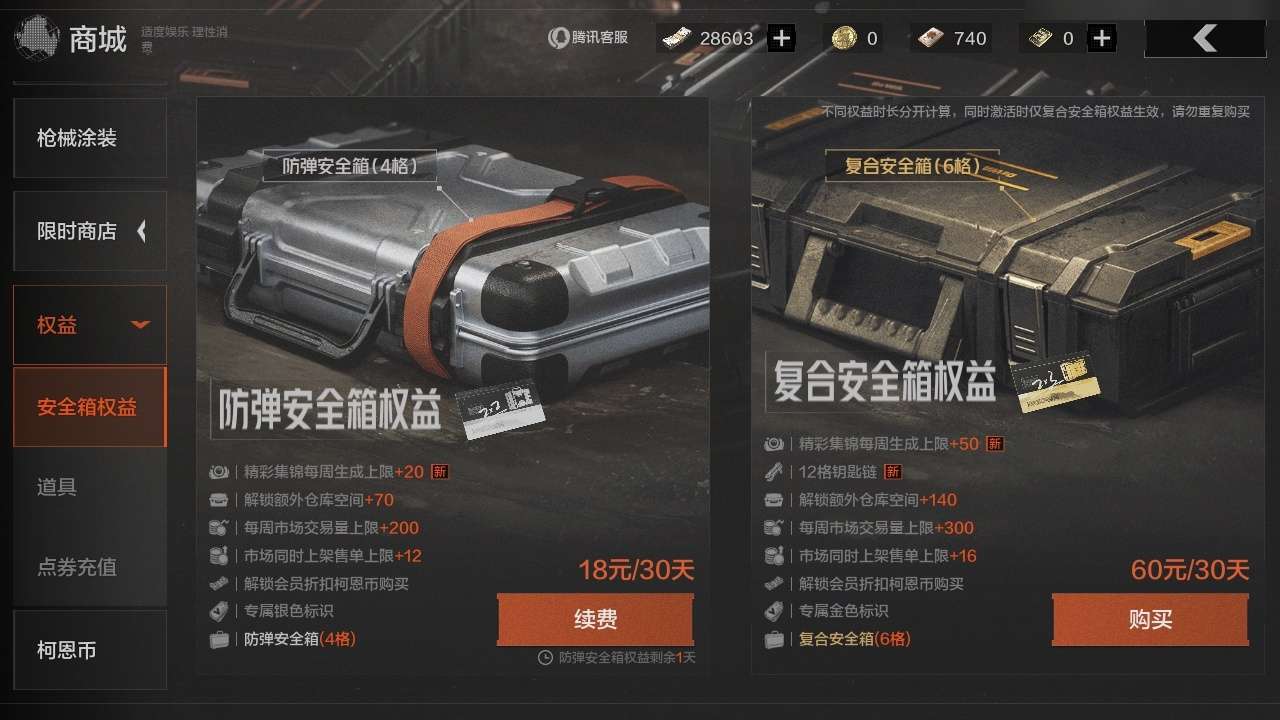Add more gold ticket currency
The width and height of the screenshot is (1280, 720).
[1102, 39]
